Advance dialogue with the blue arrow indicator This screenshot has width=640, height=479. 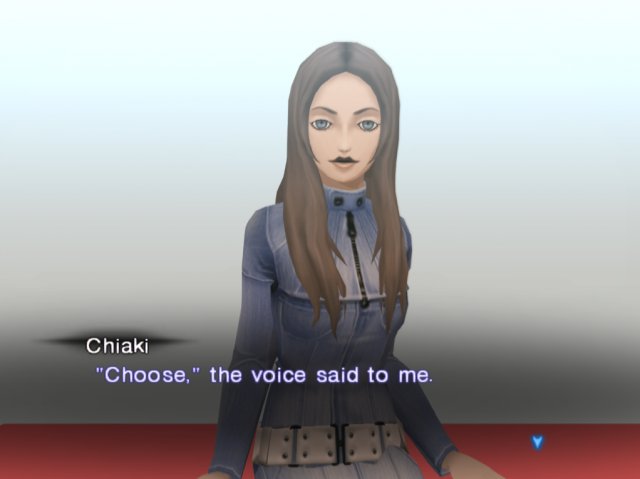[x=537, y=441]
